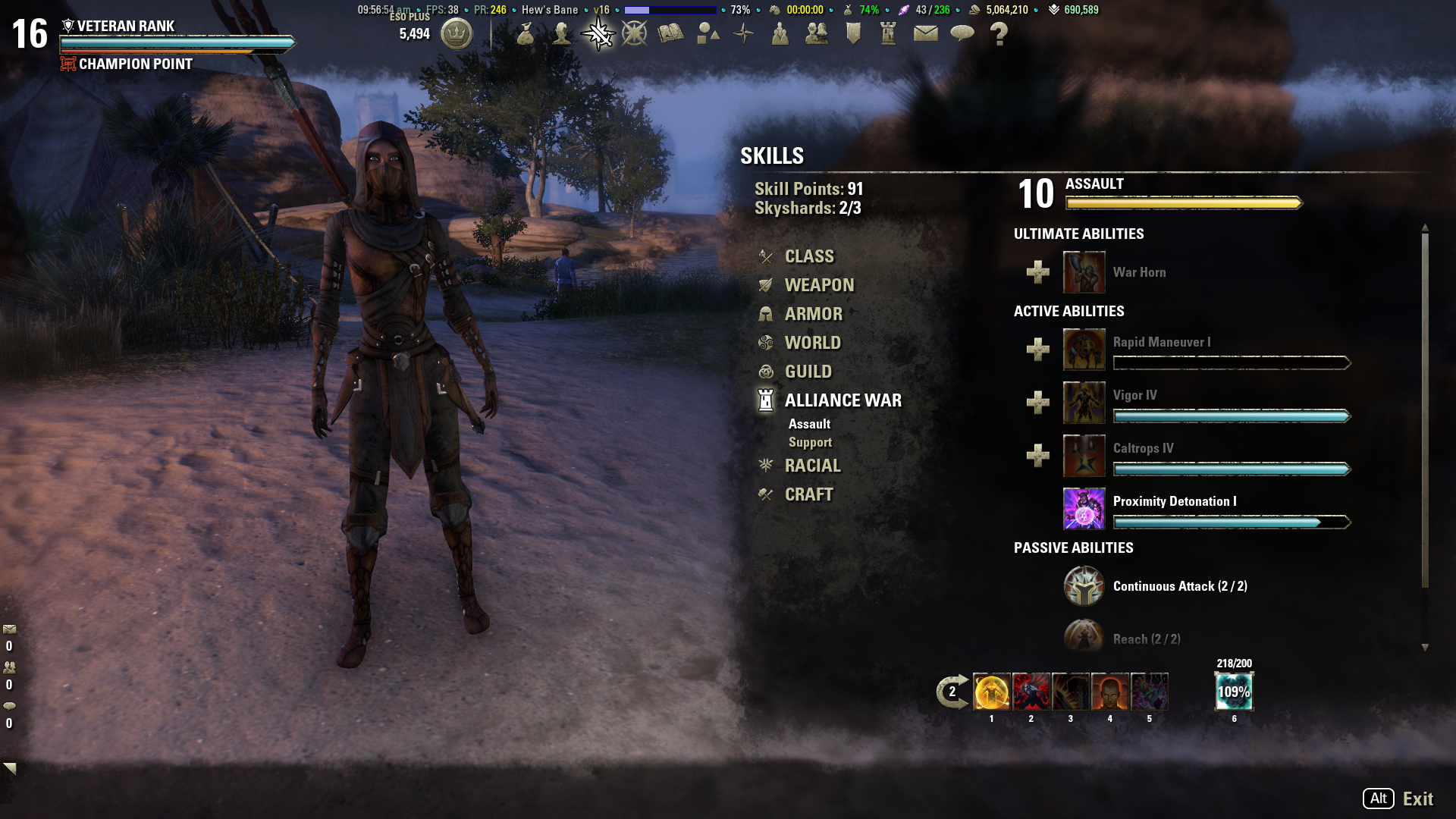Image resolution: width=1456 pixels, height=819 pixels.
Task: Click the plus button beside Vigor IV
Action: pos(1037,403)
